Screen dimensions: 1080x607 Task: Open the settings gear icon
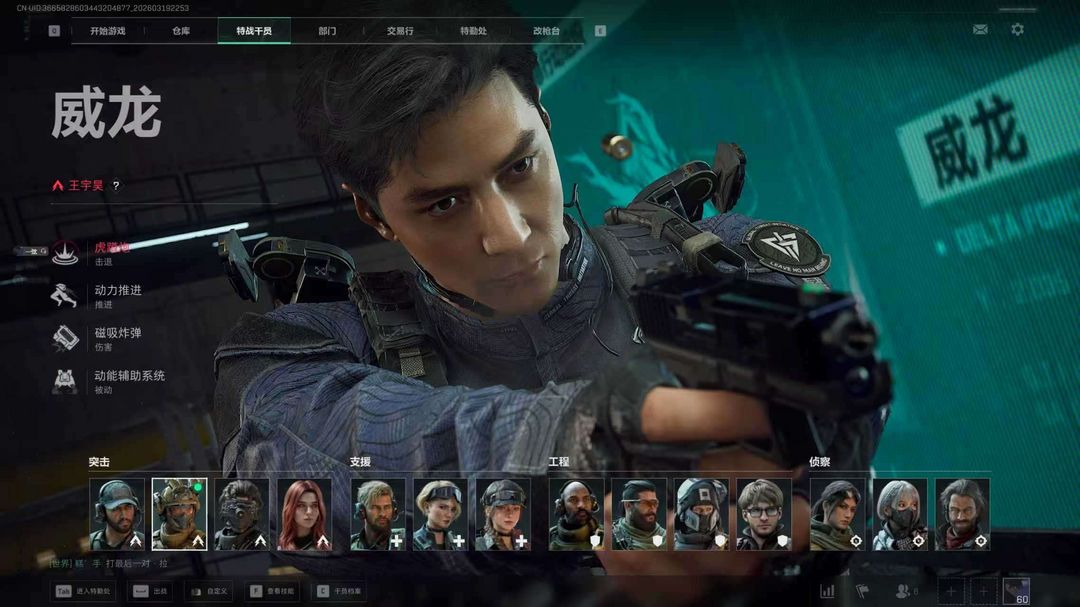click(x=1017, y=30)
